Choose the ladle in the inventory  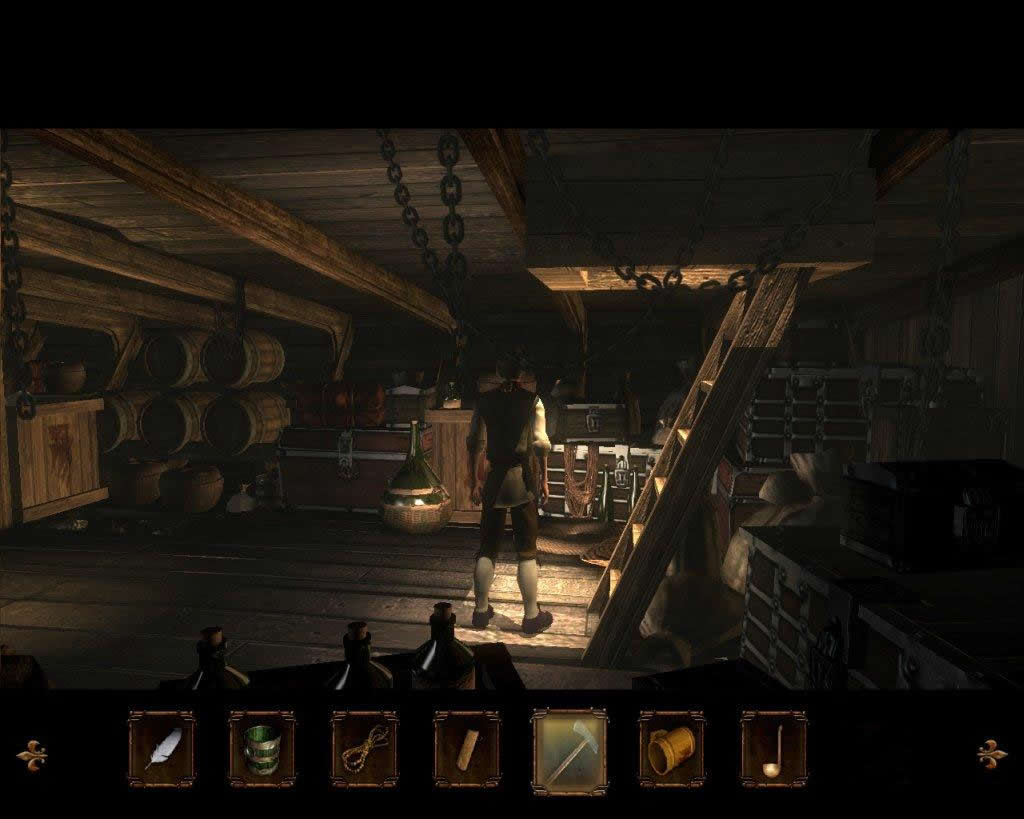click(774, 749)
